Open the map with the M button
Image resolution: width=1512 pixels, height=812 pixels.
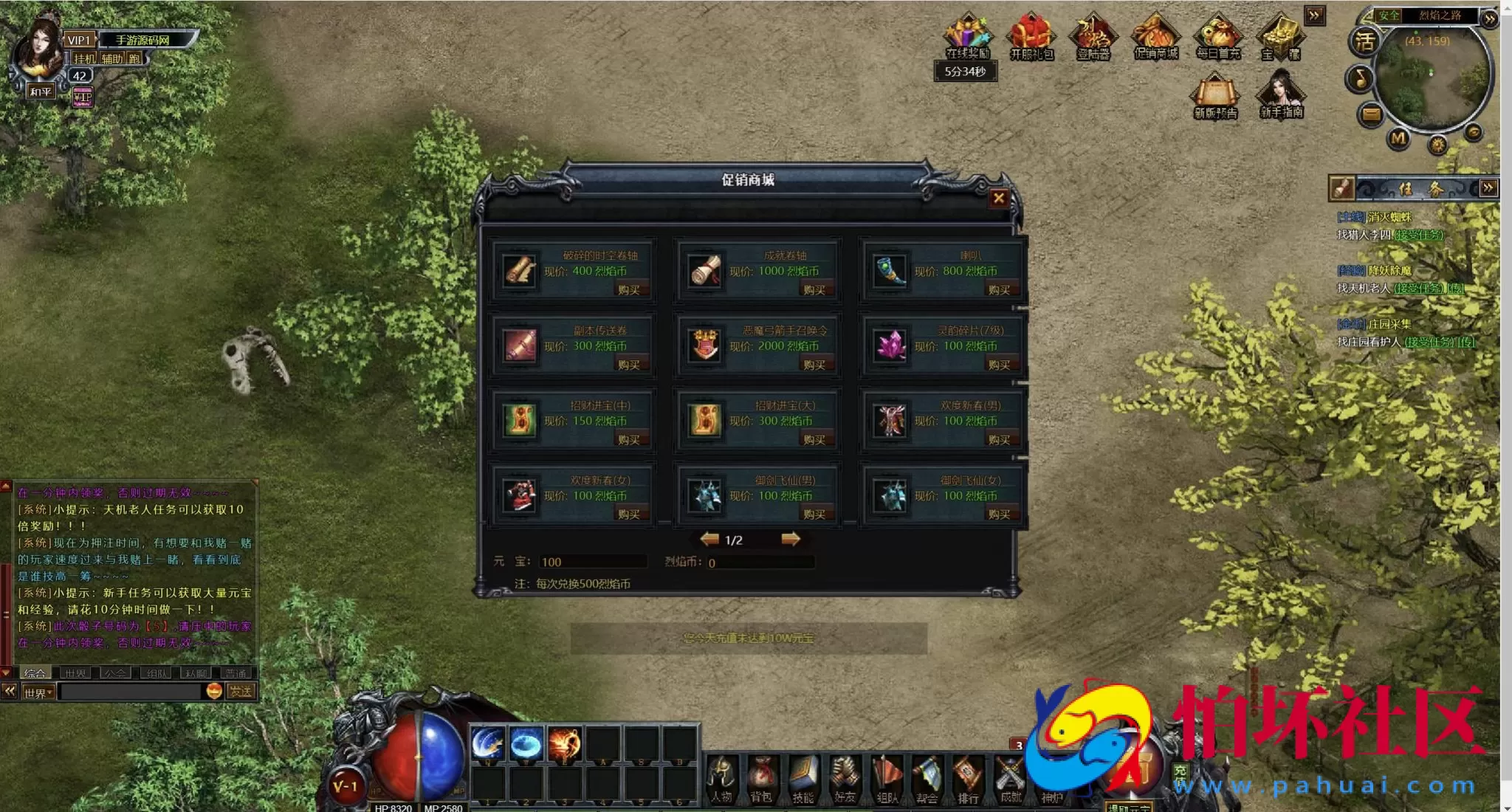point(1398,138)
